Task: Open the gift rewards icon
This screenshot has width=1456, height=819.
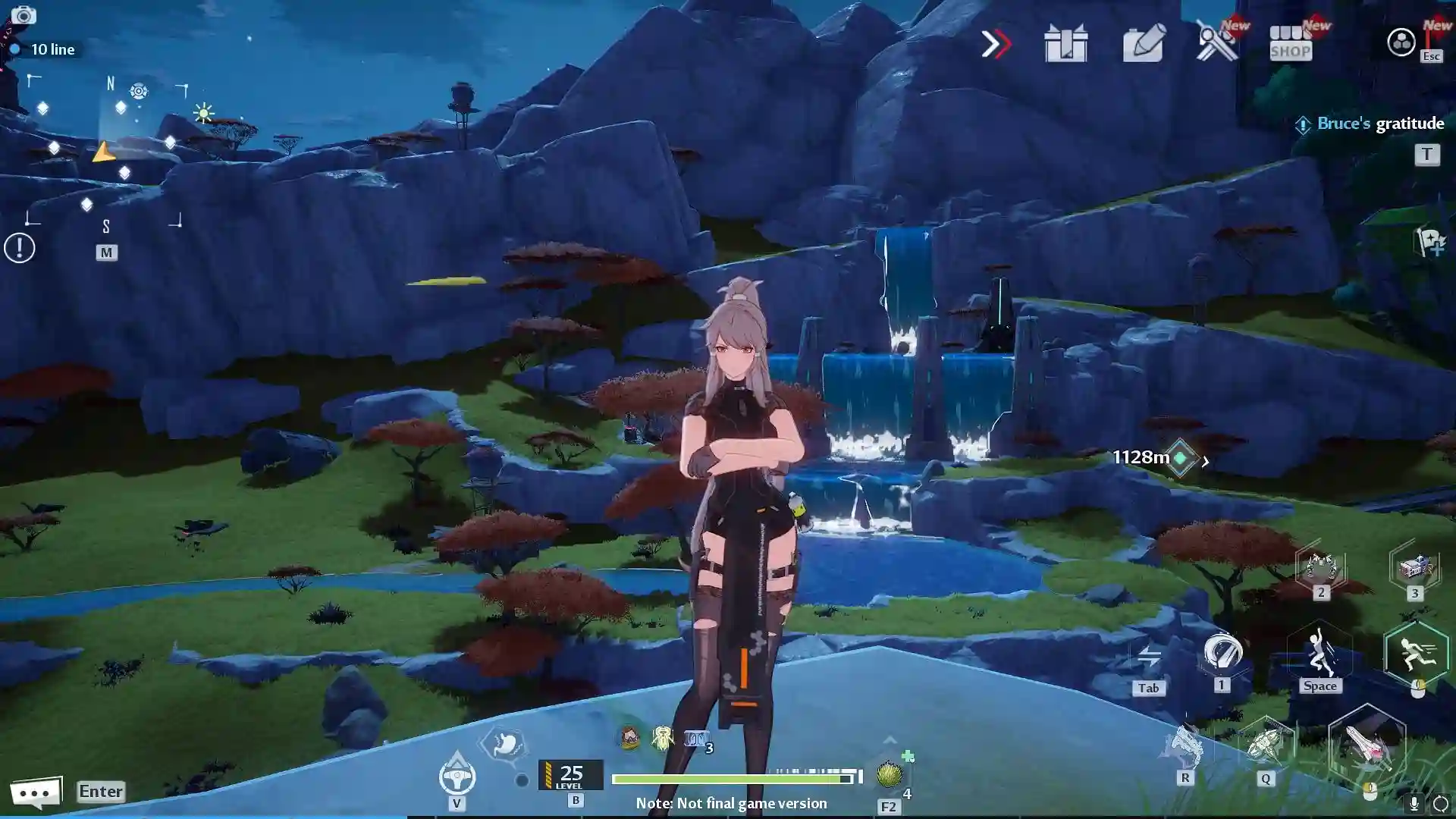Action: pos(1066,44)
